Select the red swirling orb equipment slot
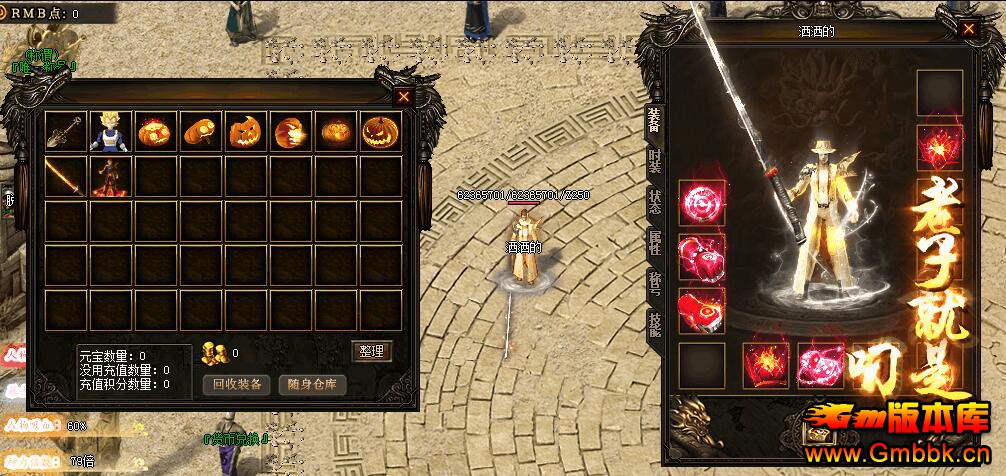This screenshot has height=476, width=1006. [701, 203]
